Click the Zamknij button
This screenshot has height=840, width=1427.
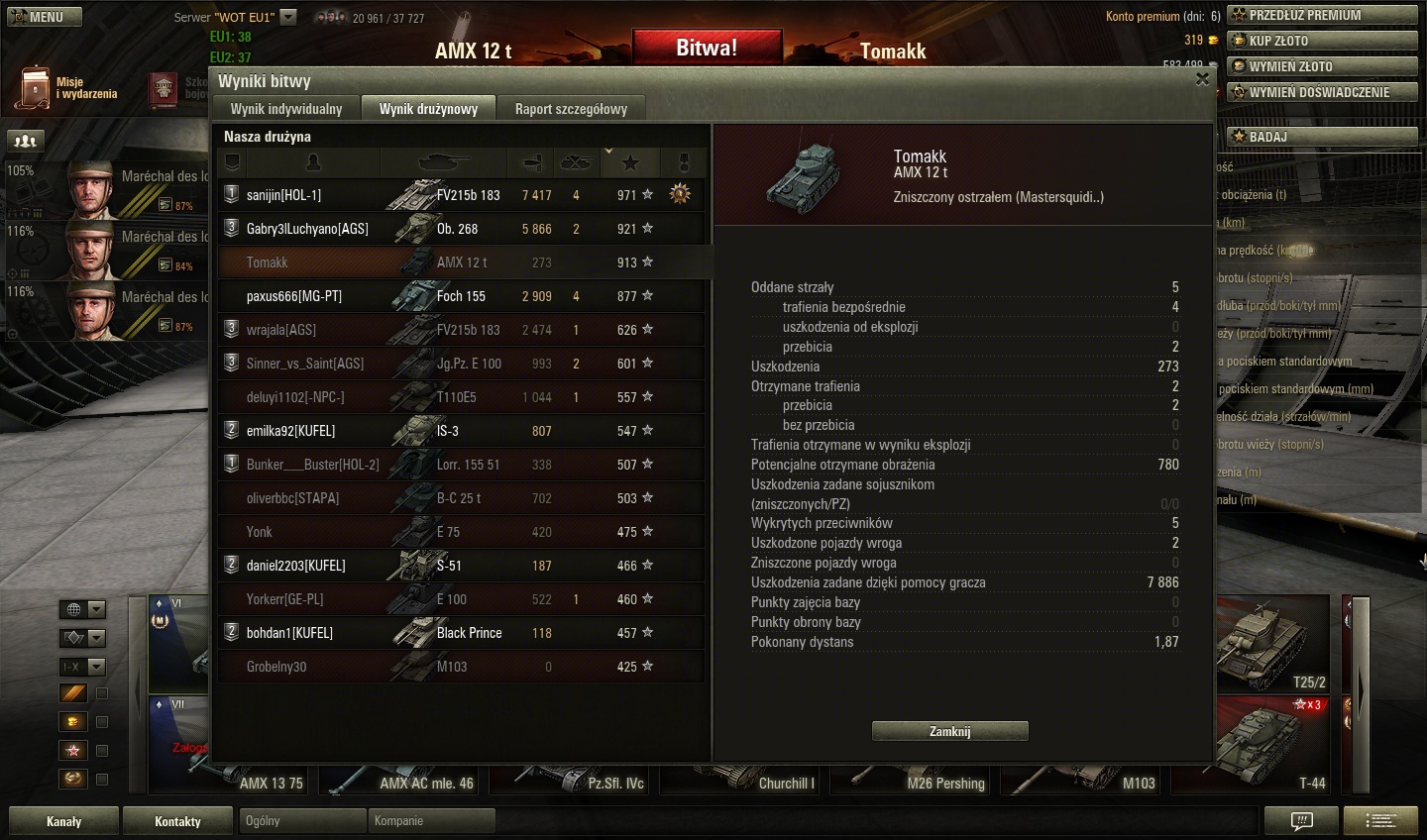(x=949, y=731)
